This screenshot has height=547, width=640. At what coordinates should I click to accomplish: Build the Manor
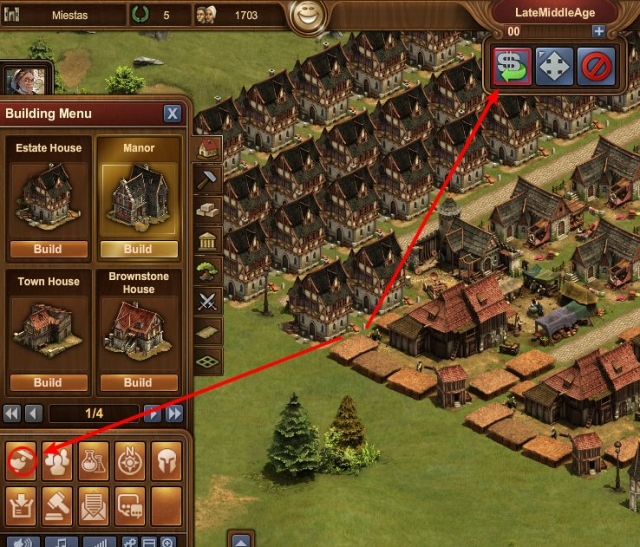click(138, 249)
